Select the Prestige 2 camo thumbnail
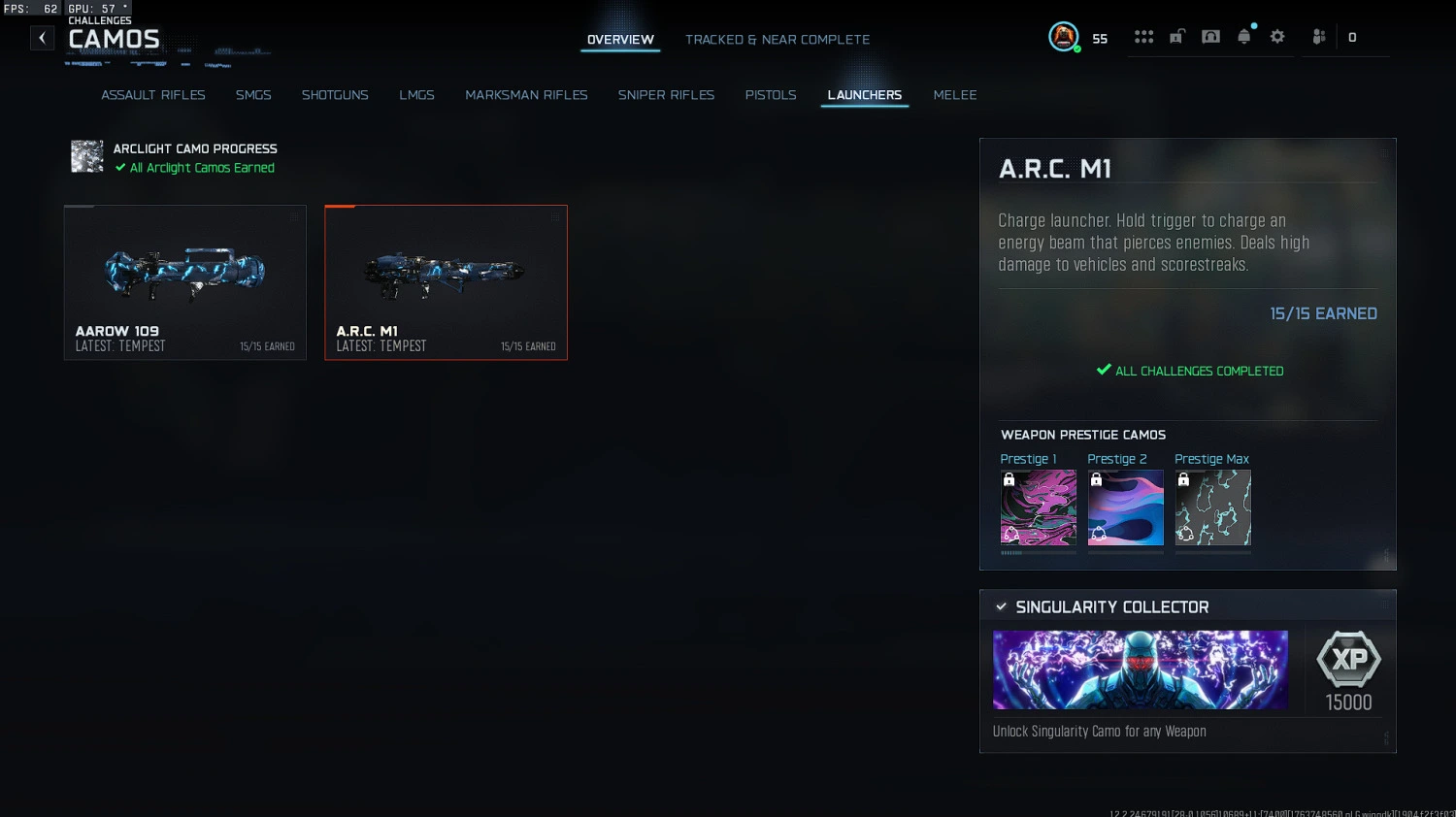The height and width of the screenshot is (817, 1456). pos(1125,507)
